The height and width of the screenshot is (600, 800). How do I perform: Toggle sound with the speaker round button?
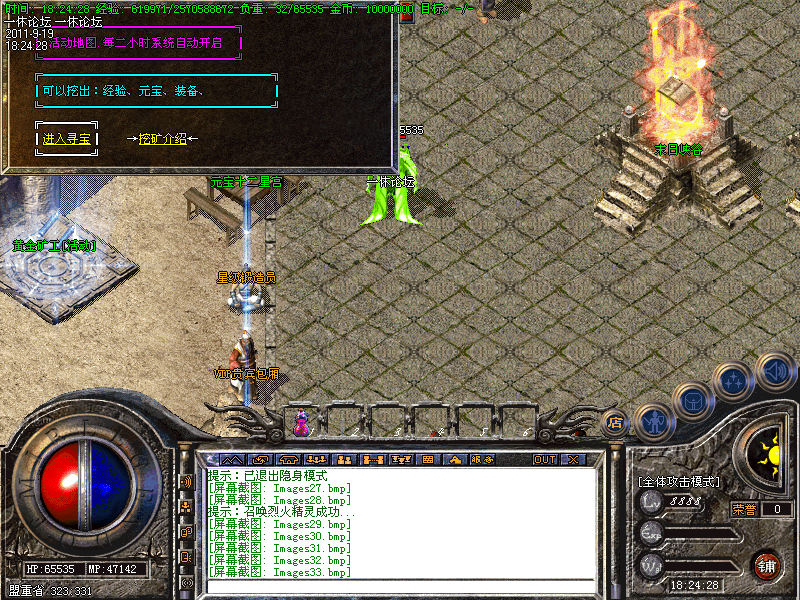[x=774, y=370]
